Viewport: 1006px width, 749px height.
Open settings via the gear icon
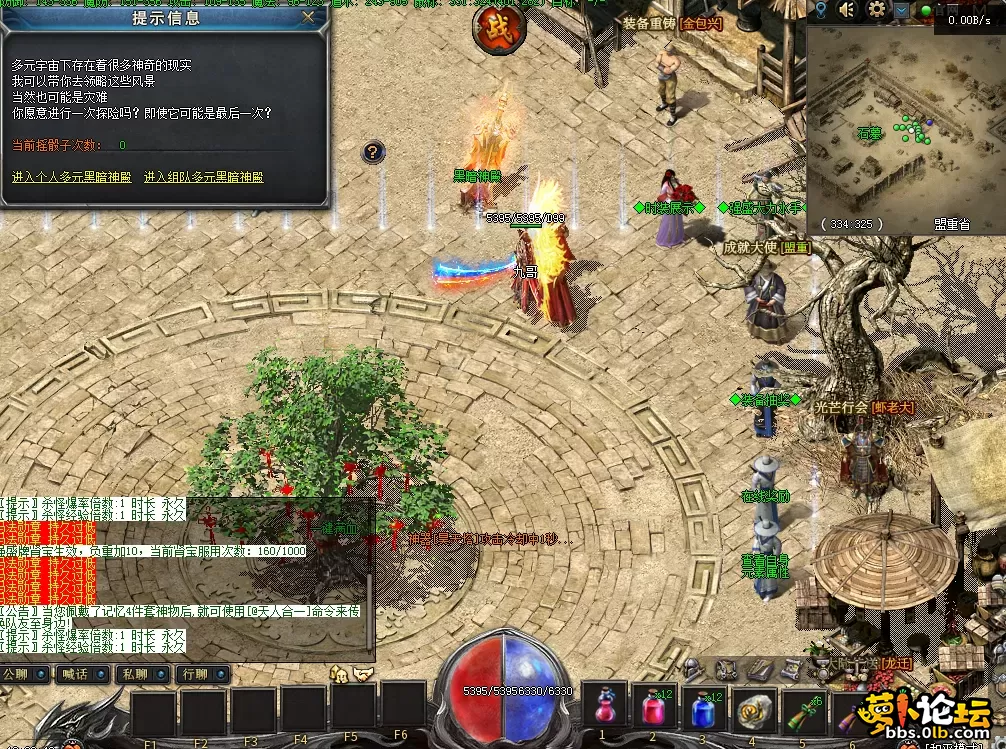(x=878, y=10)
